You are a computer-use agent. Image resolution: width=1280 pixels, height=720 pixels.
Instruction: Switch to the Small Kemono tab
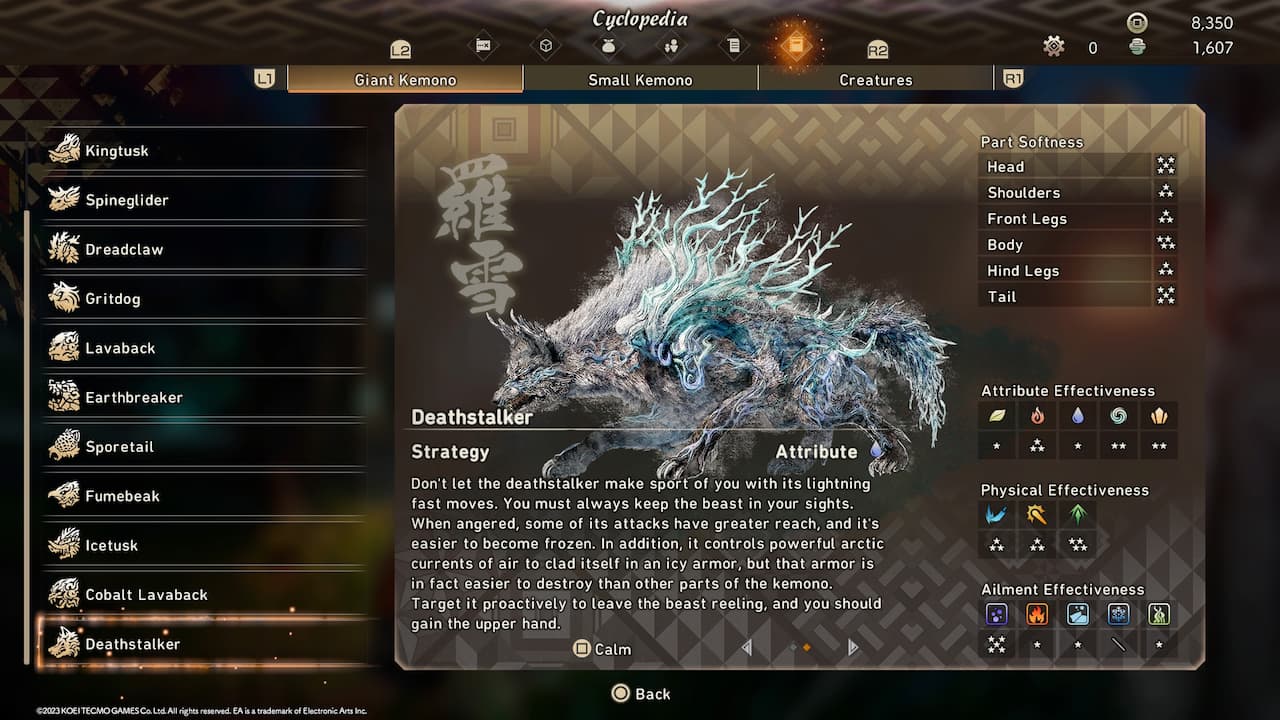click(640, 79)
